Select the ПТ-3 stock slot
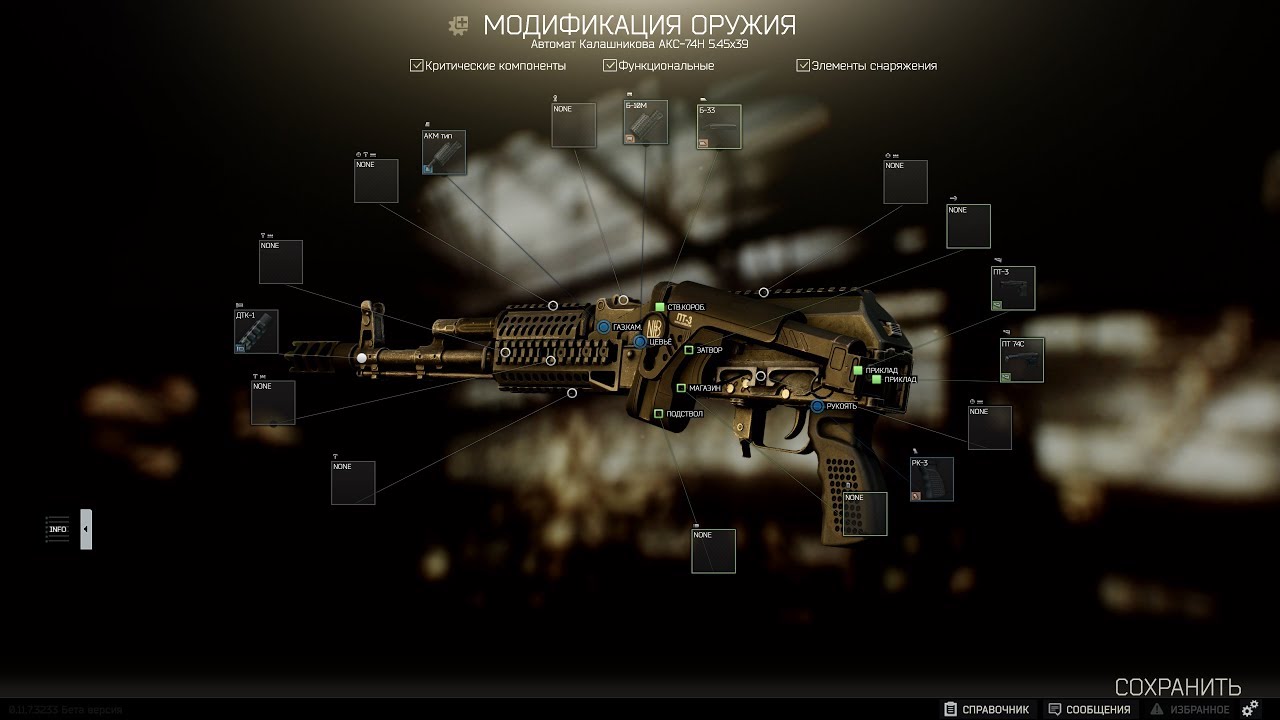The height and width of the screenshot is (720, 1280). click(1013, 288)
